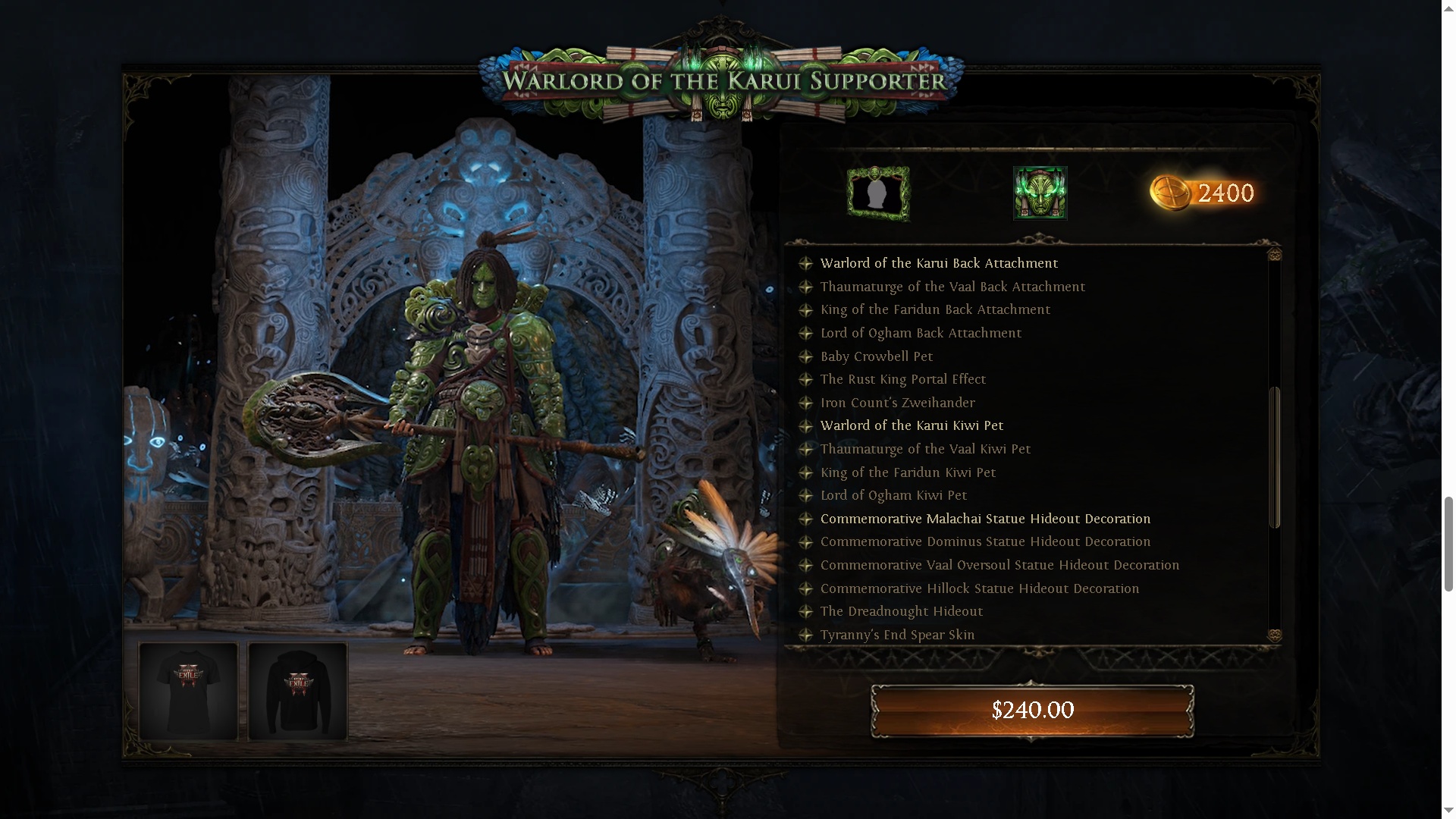Choose Lord of Ogham Kiwi Pet
Viewport: 1456px width, 819px height.
[893, 495]
